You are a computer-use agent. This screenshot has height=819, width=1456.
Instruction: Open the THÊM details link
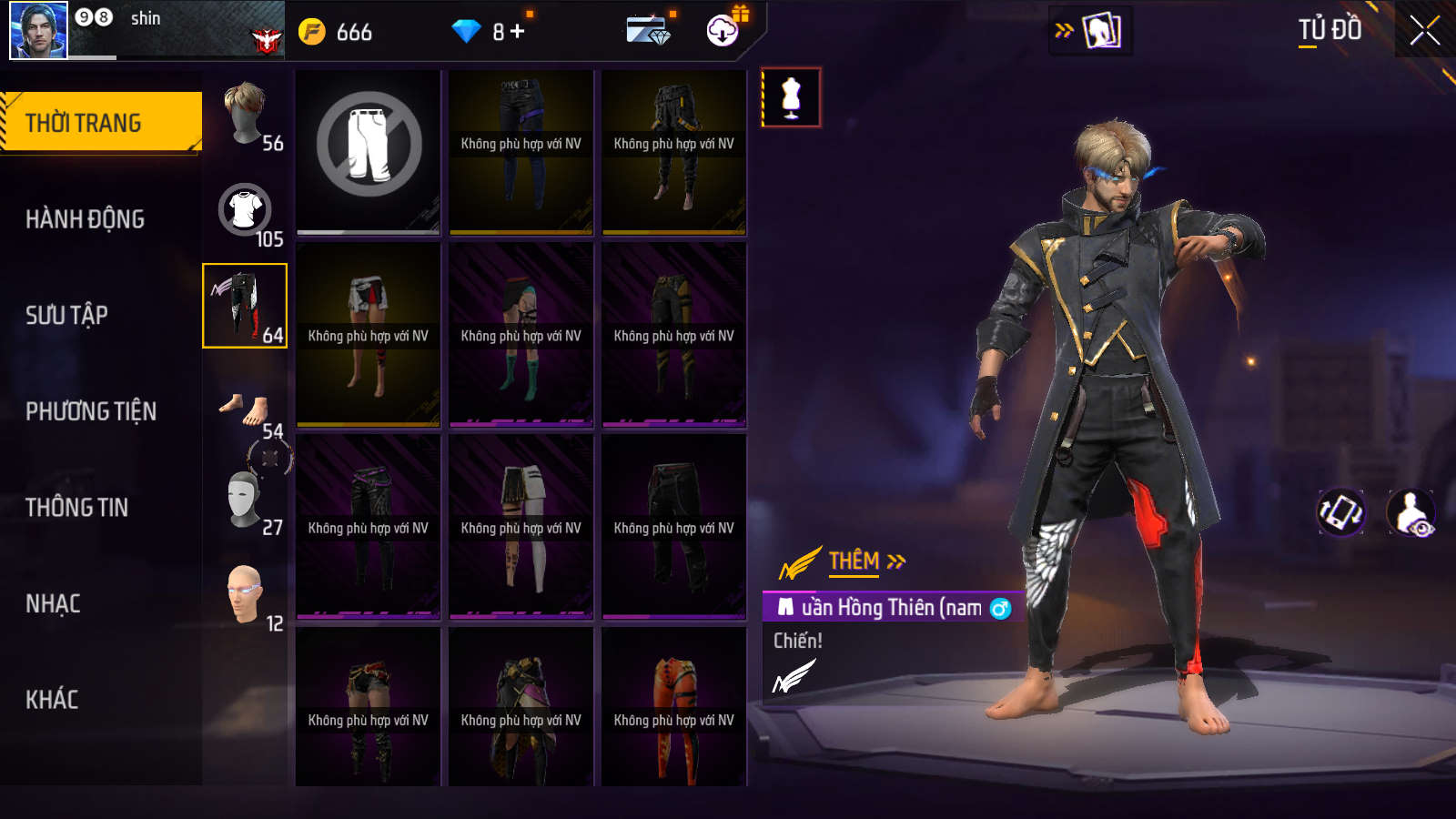tap(866, 561)
